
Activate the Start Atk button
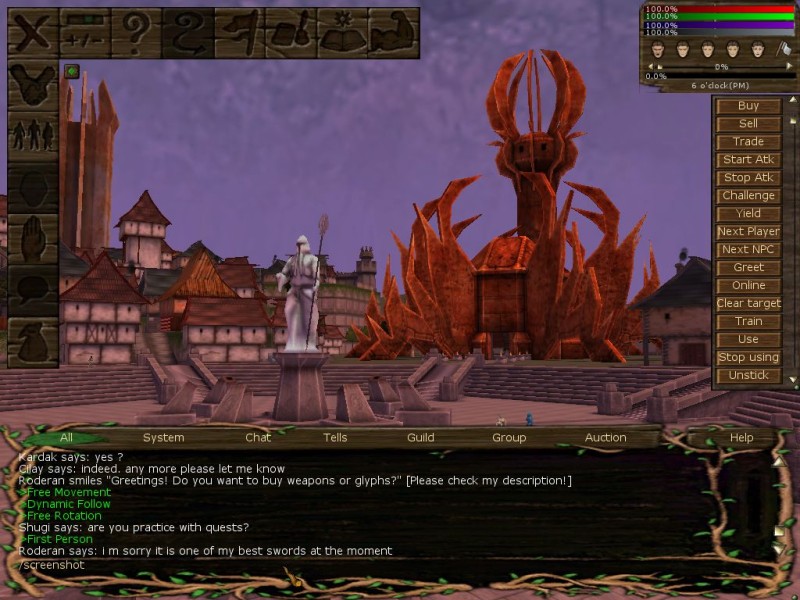(x=748, y=160)
